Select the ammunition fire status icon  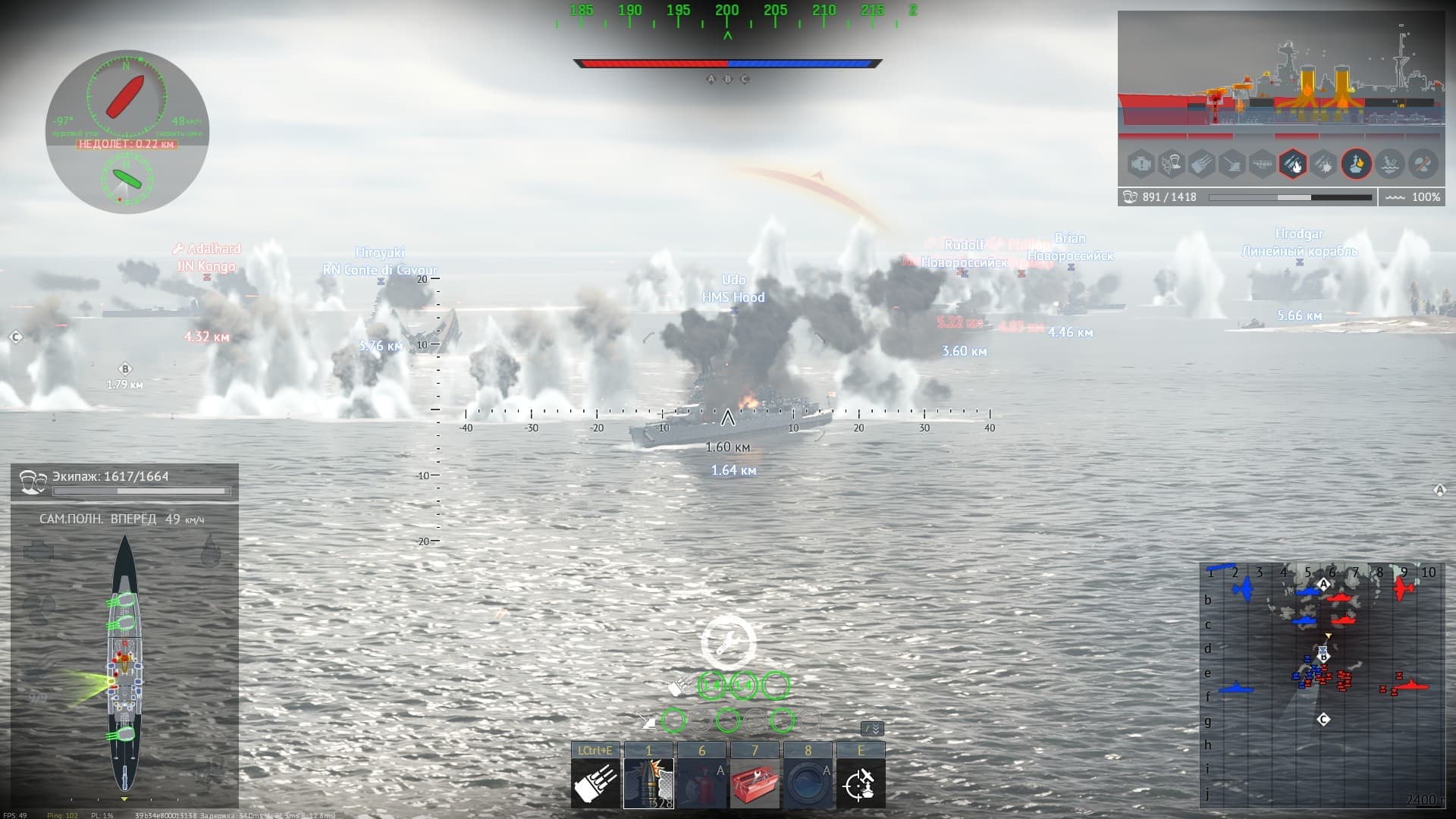(1293, 163)
